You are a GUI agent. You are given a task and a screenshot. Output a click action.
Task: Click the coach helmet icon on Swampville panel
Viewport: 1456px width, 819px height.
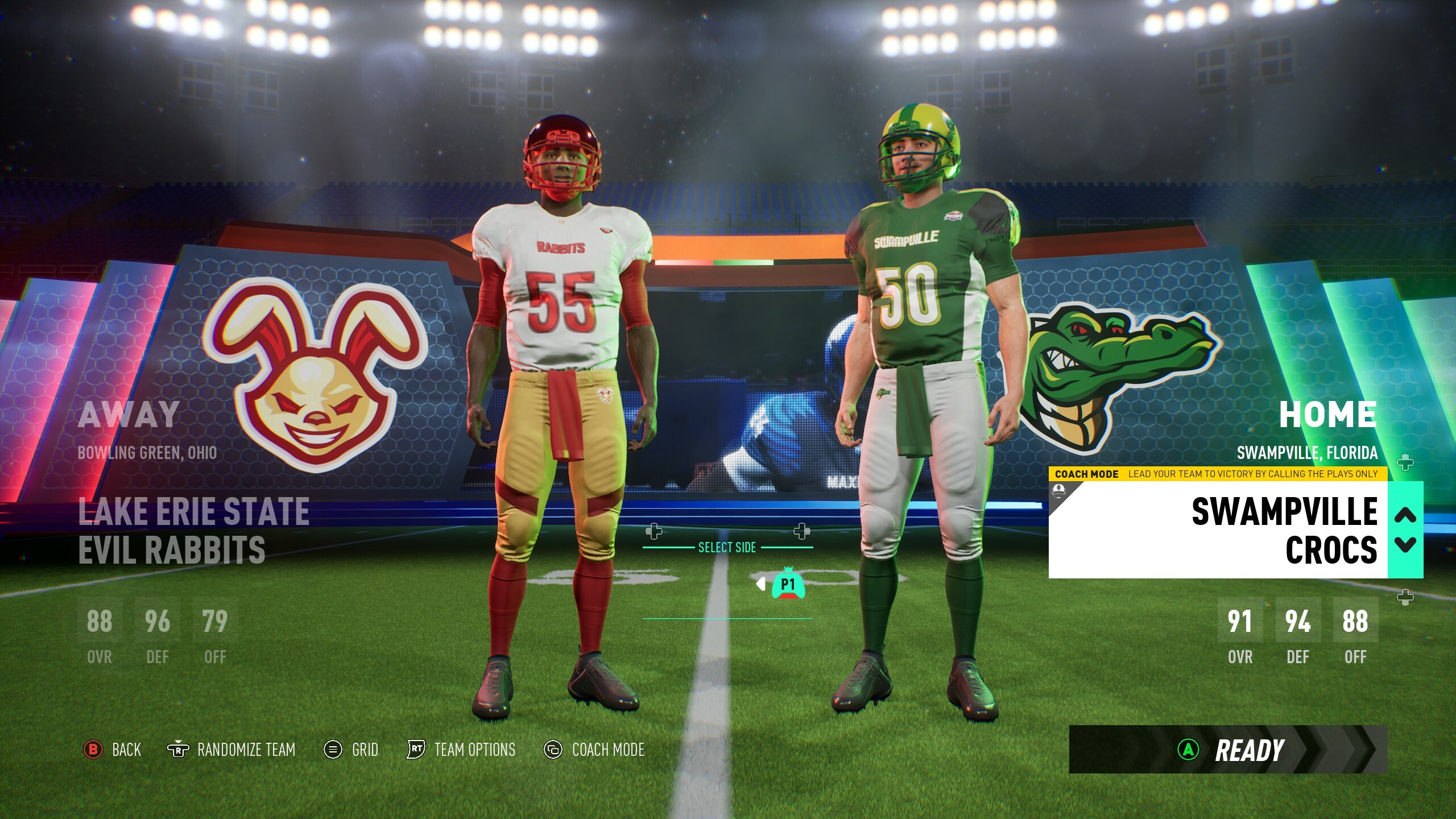pos(1059,491)
